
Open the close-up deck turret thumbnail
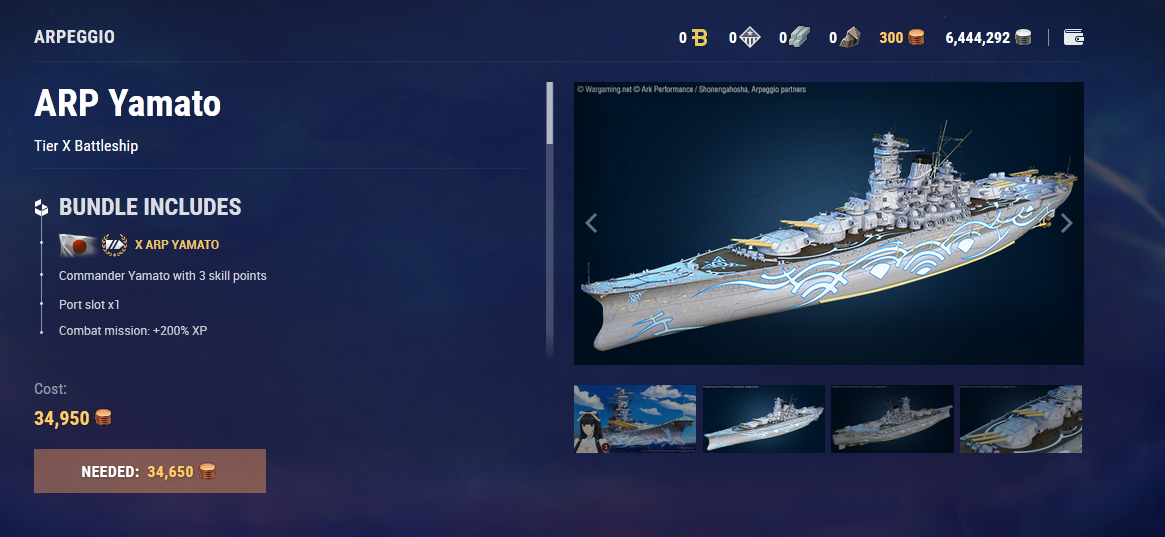coord(1020,419)
